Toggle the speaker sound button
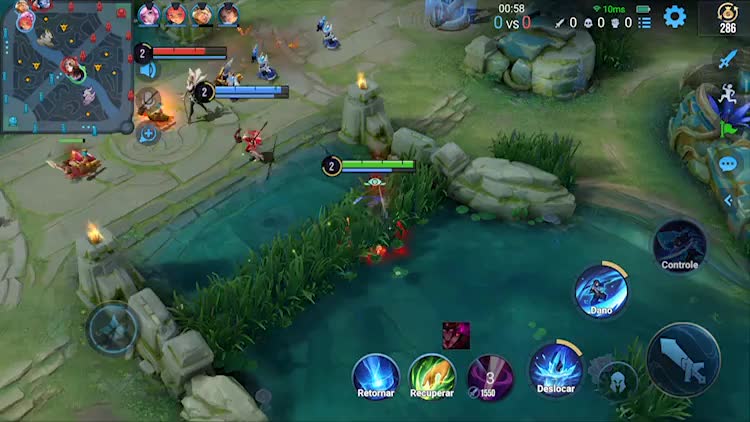Viewport: 750px width, 422px height. 148,70
